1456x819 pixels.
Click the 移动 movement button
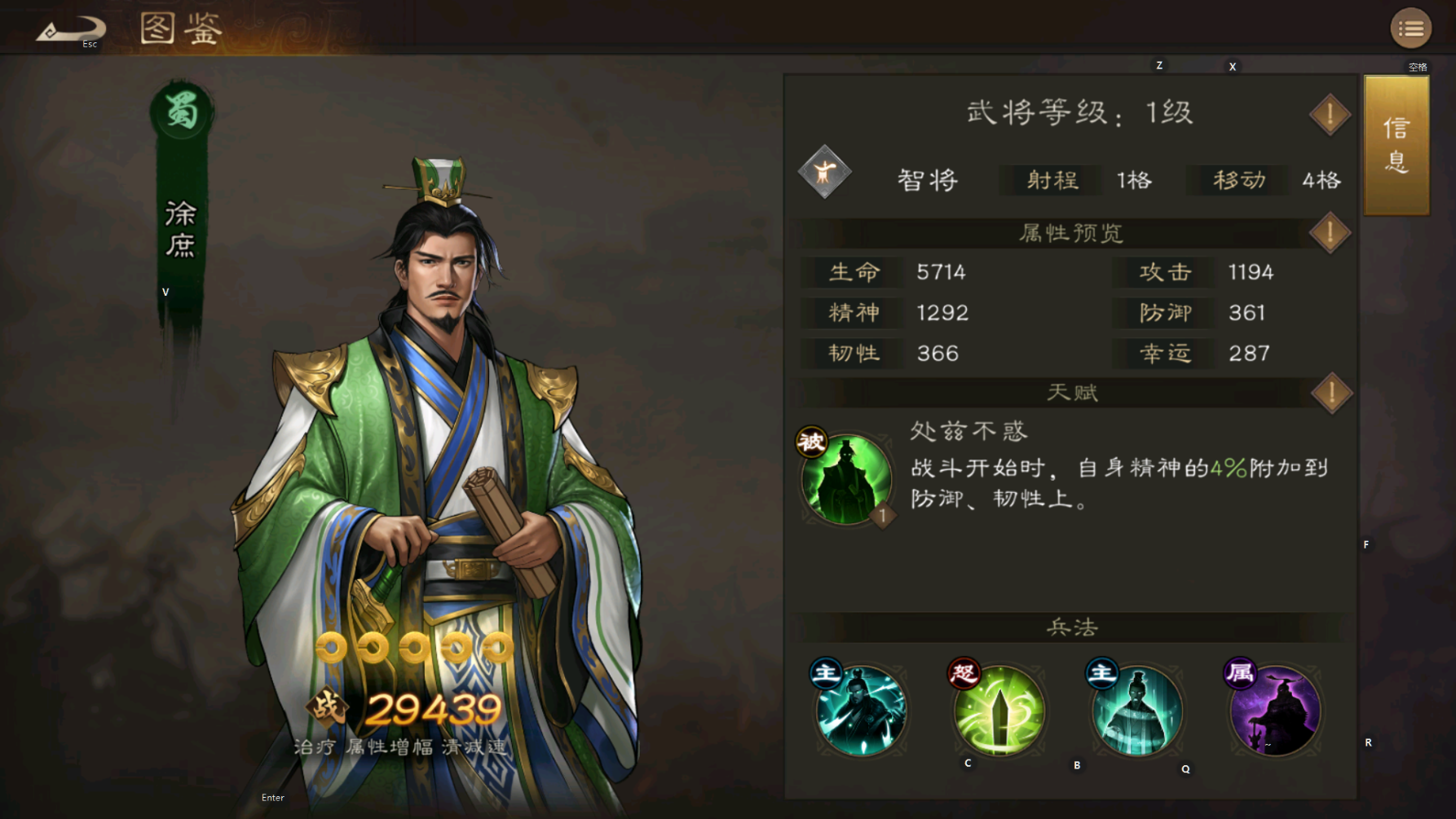[1236, 180]
